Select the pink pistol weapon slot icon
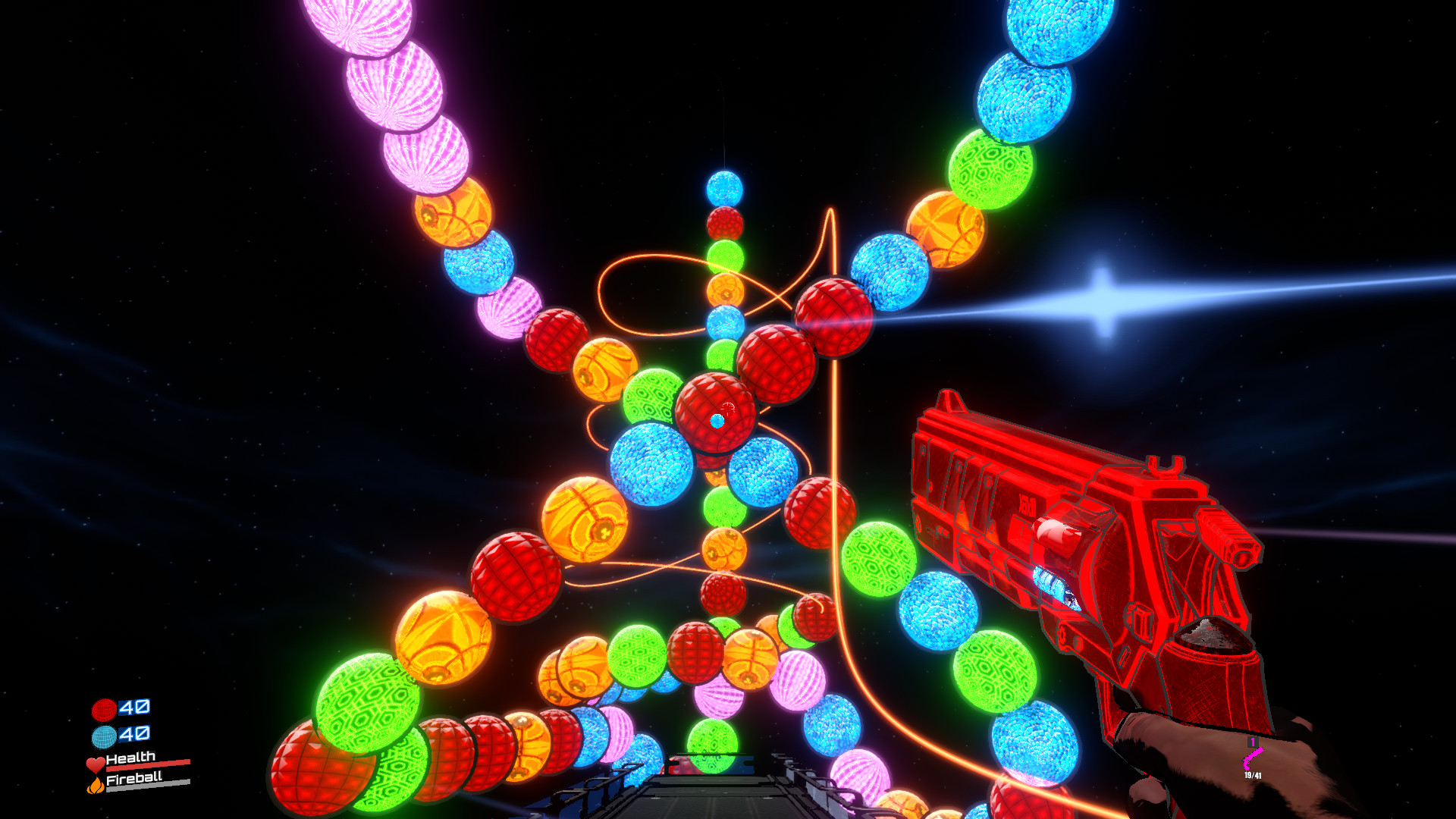Screen dimensions: 1456x819 1253,758
